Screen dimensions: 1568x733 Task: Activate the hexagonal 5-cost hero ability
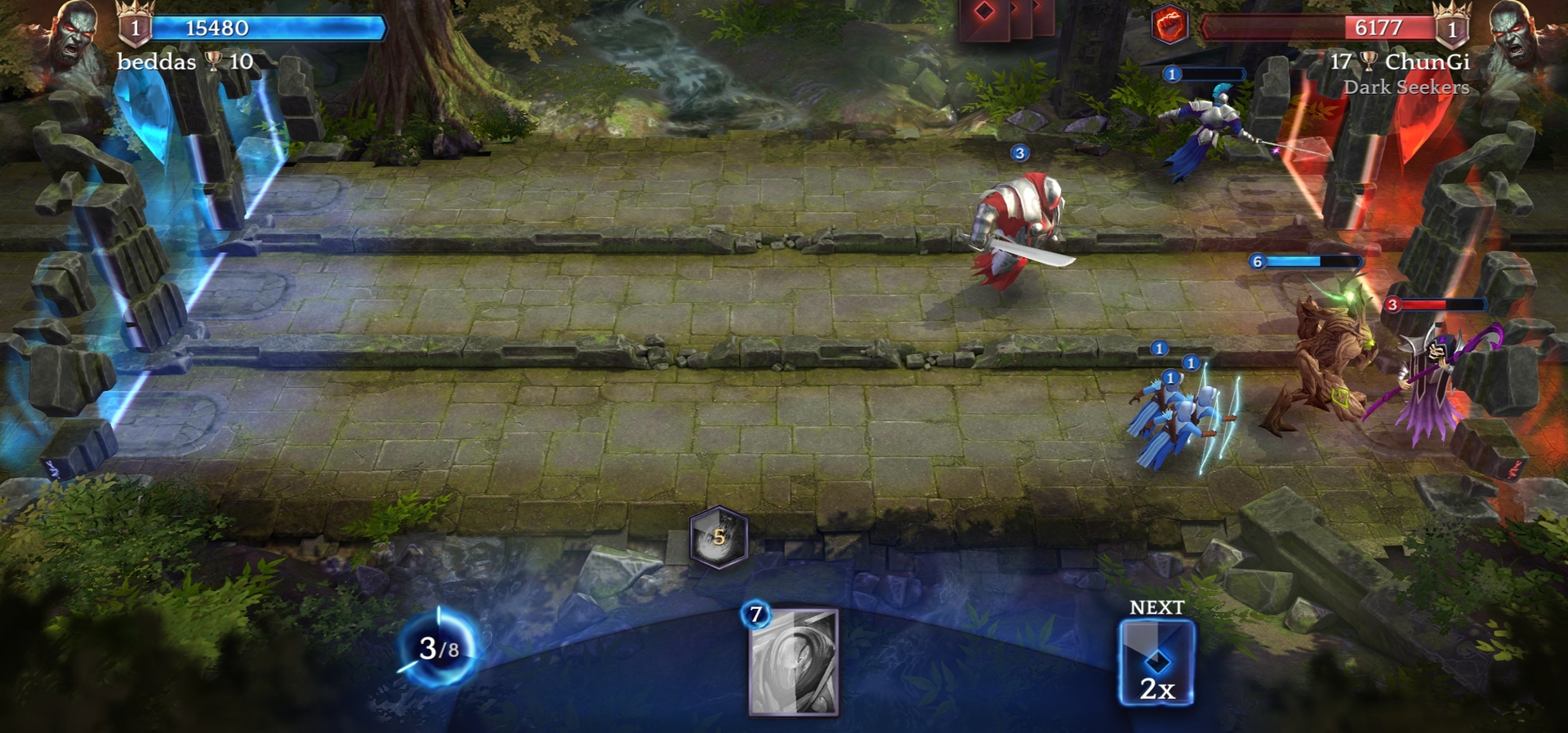click(719, 537)
